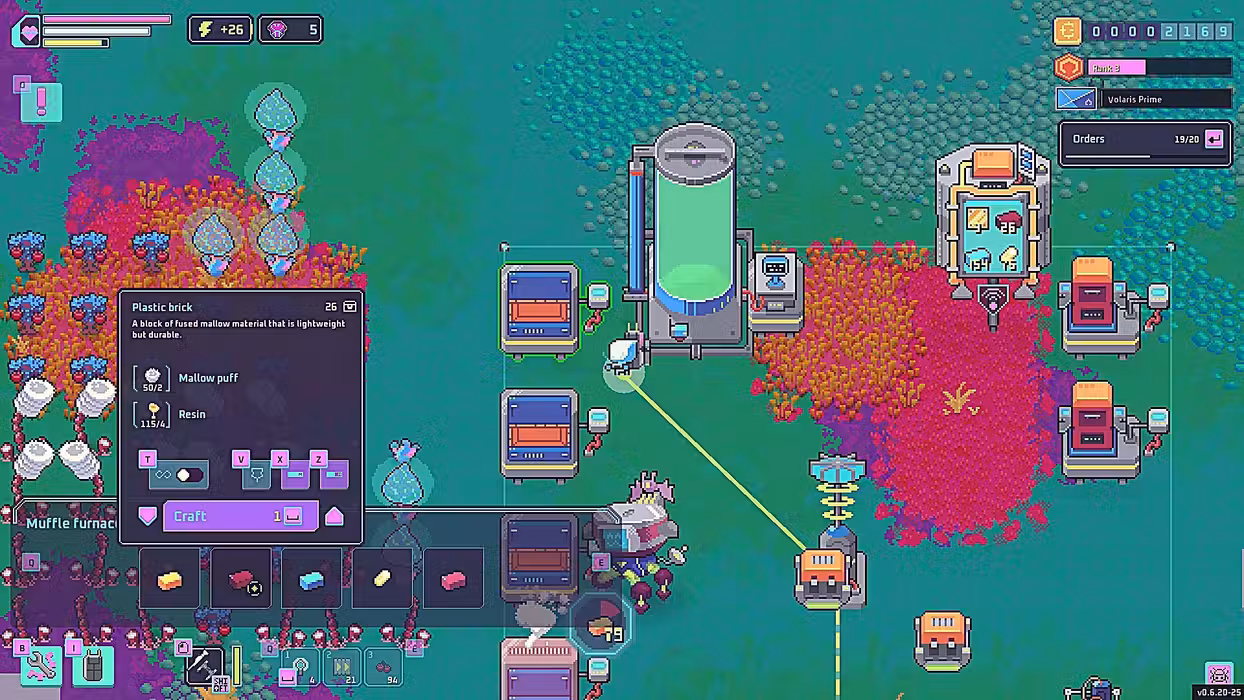Open the backpack inventory

click(x=93, y=666)
